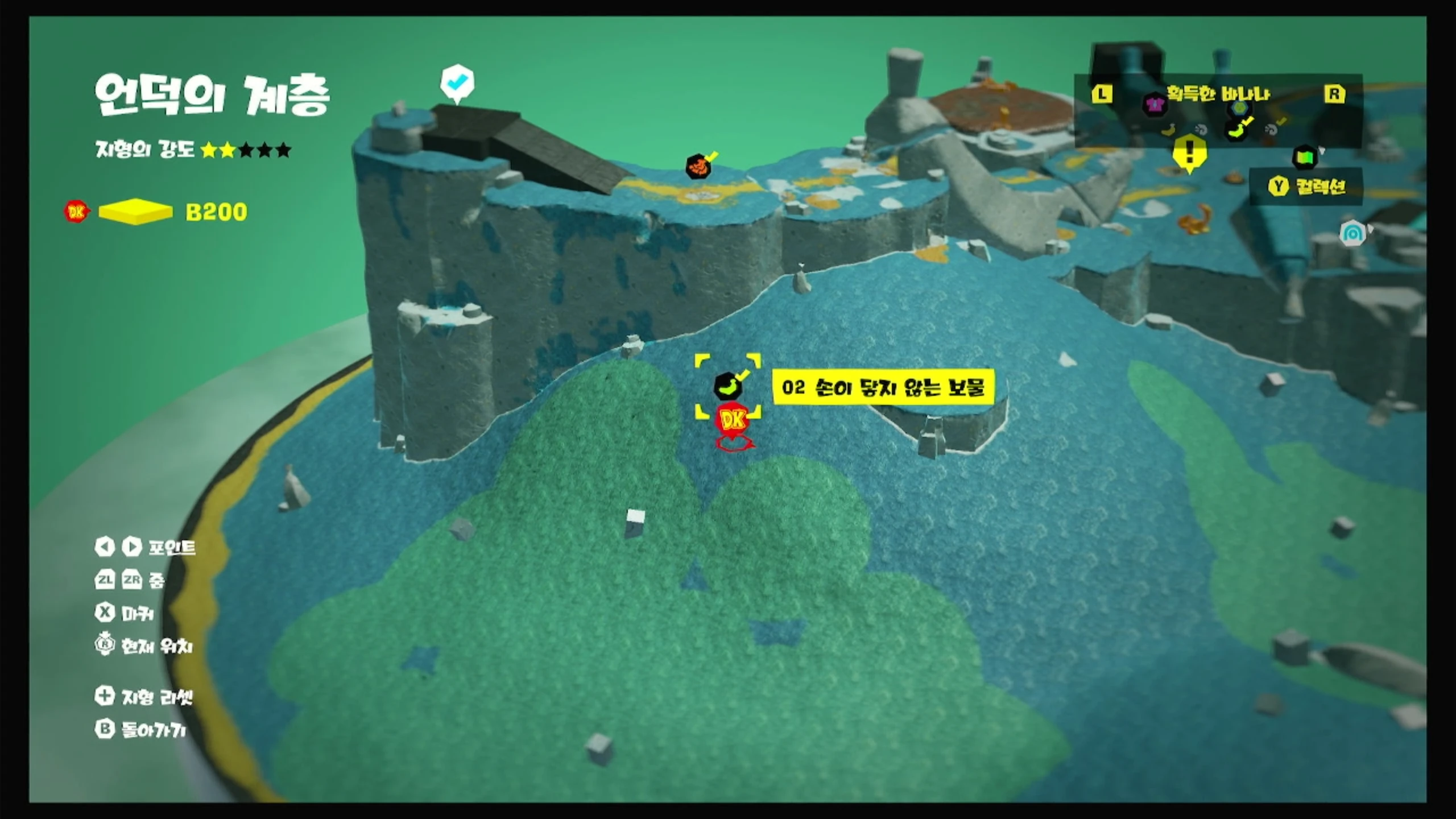Open the yellow exclamation mark map marker
The image size is (1456, 819).
click(1189, 152)
